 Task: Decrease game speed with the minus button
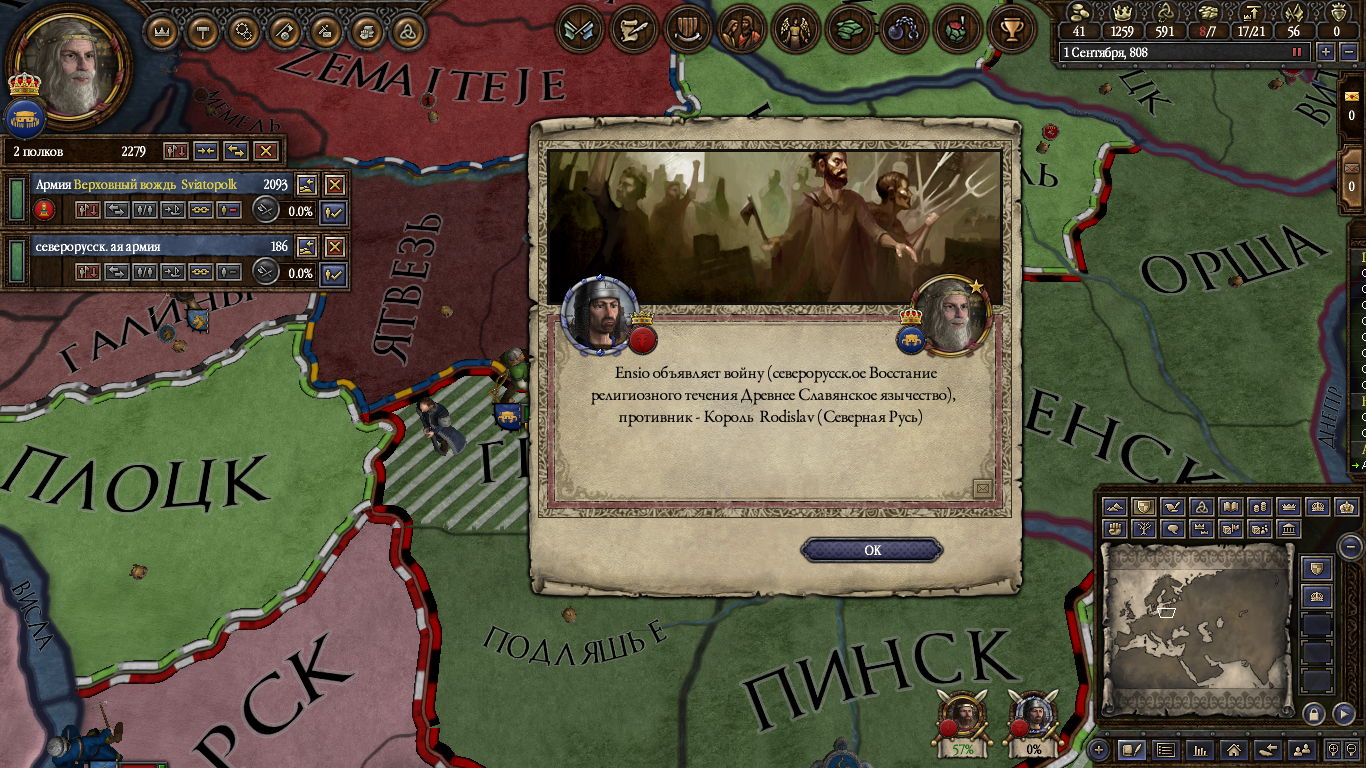(x=1348, y=52)
